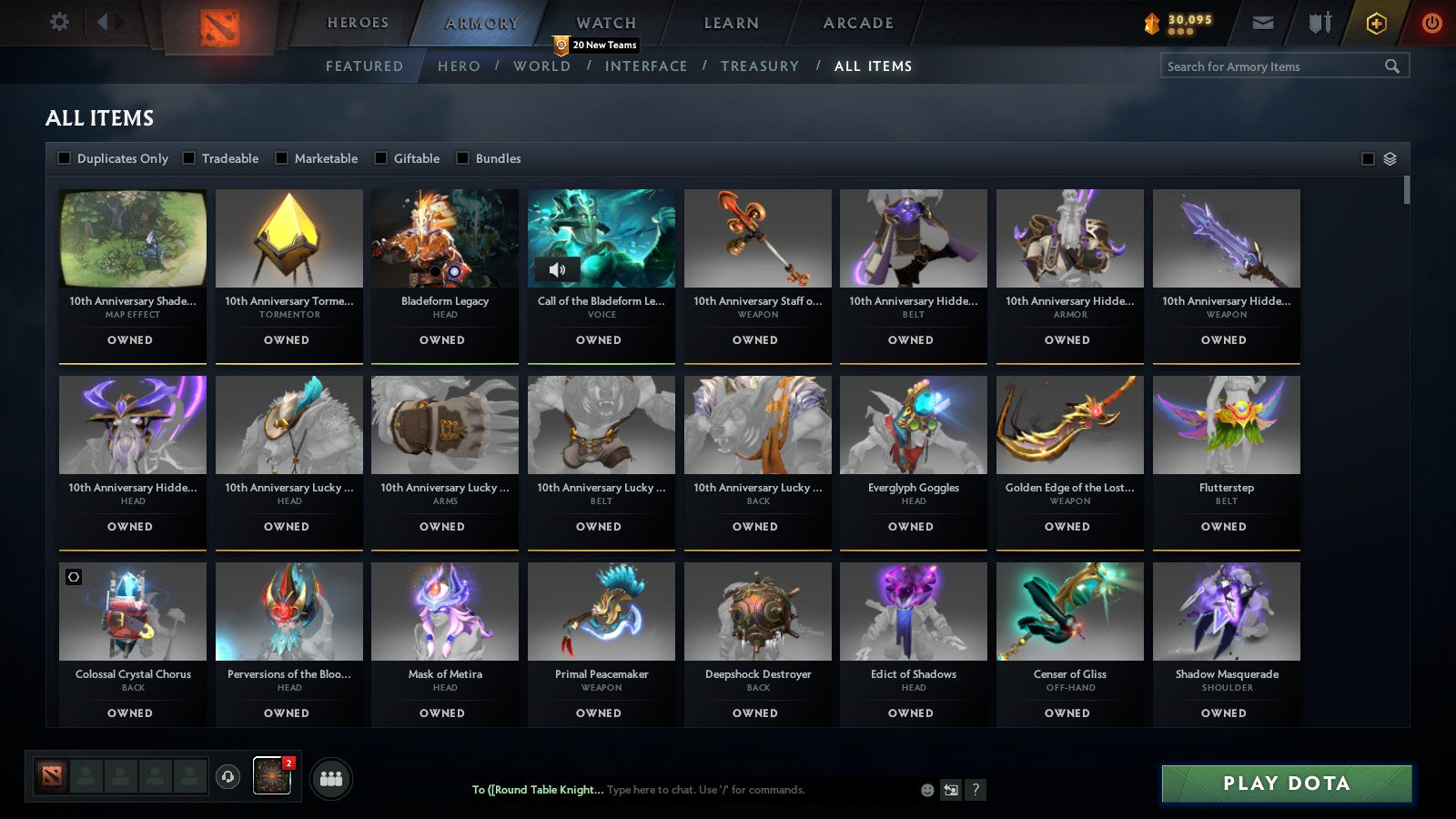This screenshot has height=819, width=1456.
Task: Enable the Bundles filter checkbox
Action: click(462, 157)
